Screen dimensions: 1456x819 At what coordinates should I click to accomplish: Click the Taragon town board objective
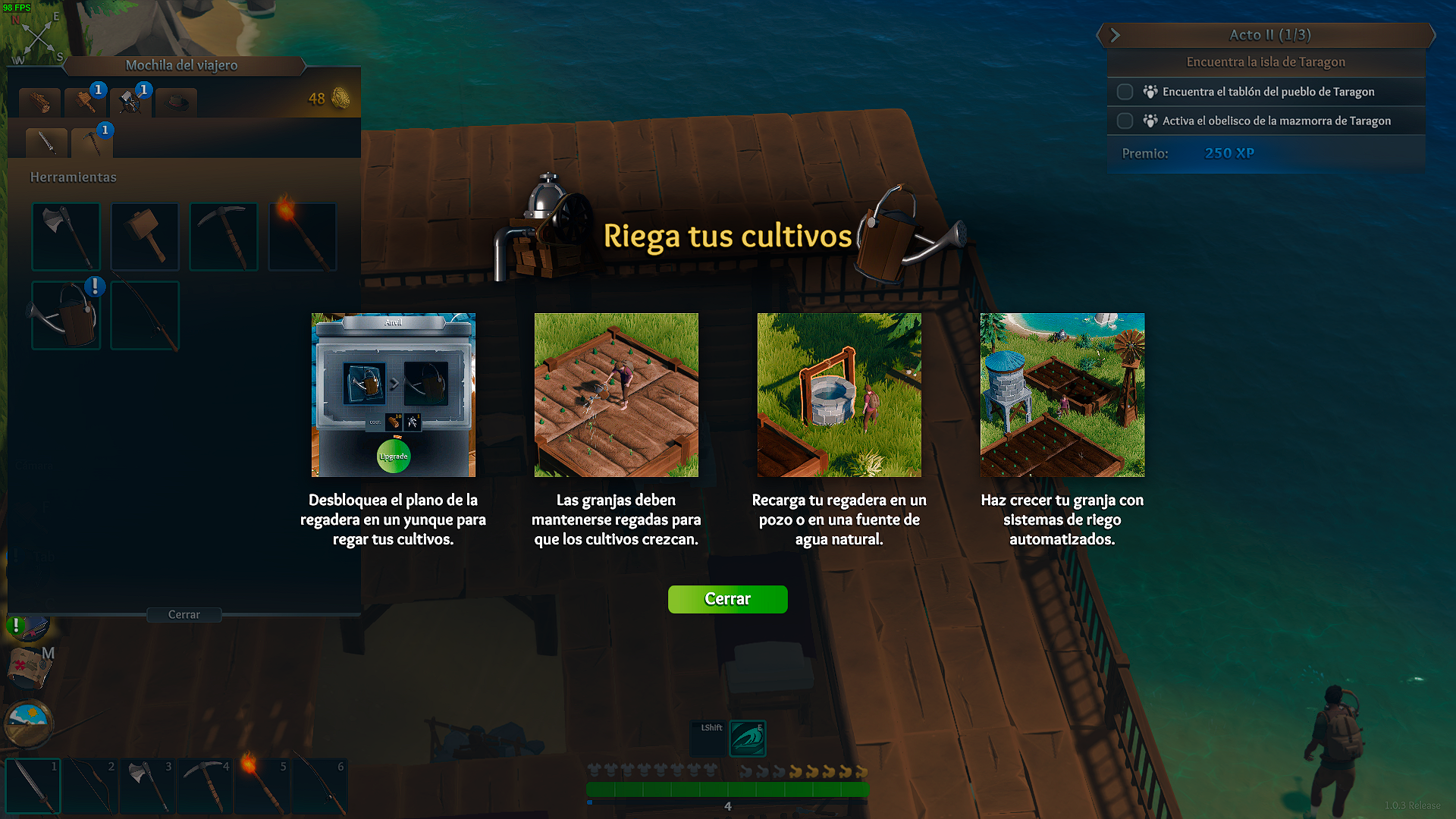pyautogui.click(x=1268, y=92)
